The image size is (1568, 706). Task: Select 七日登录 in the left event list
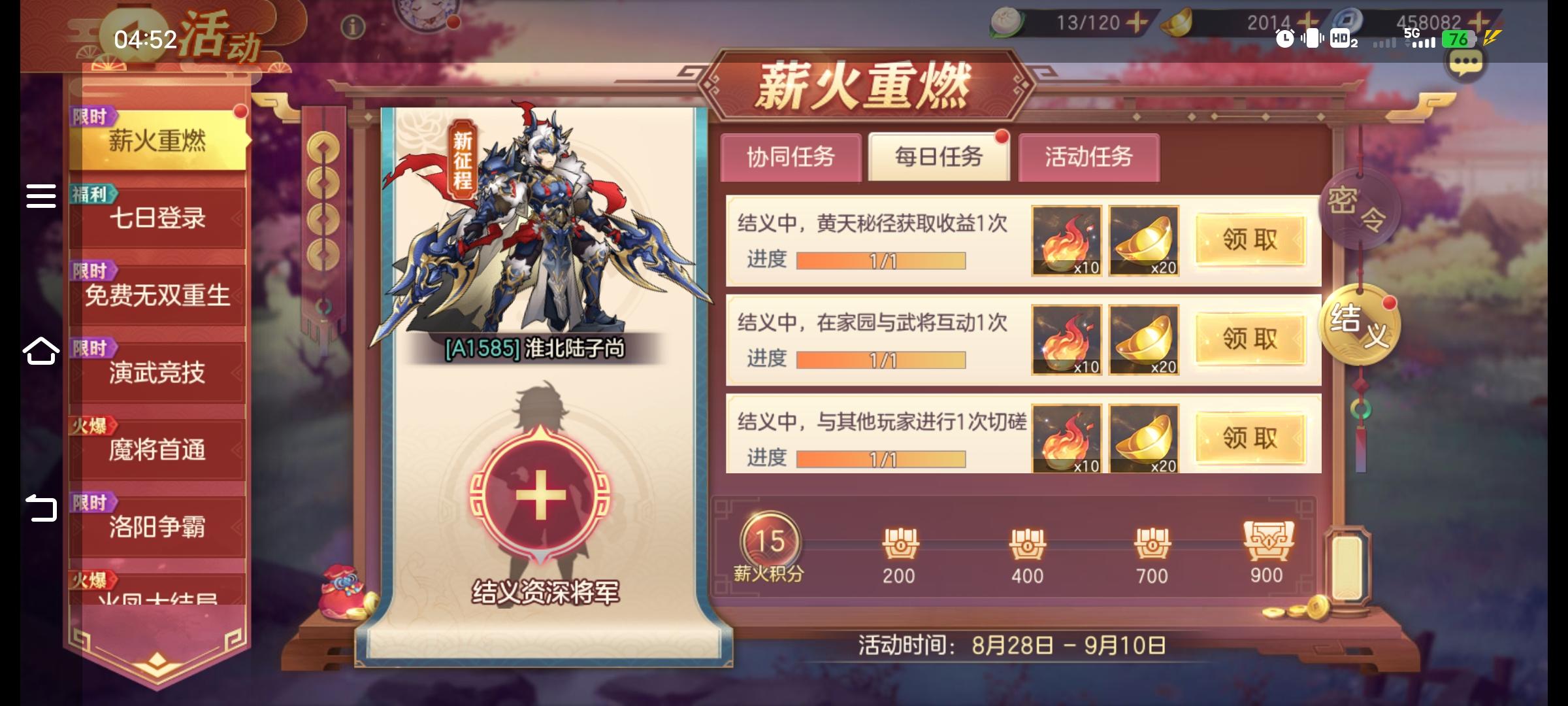tap(159, 219)
